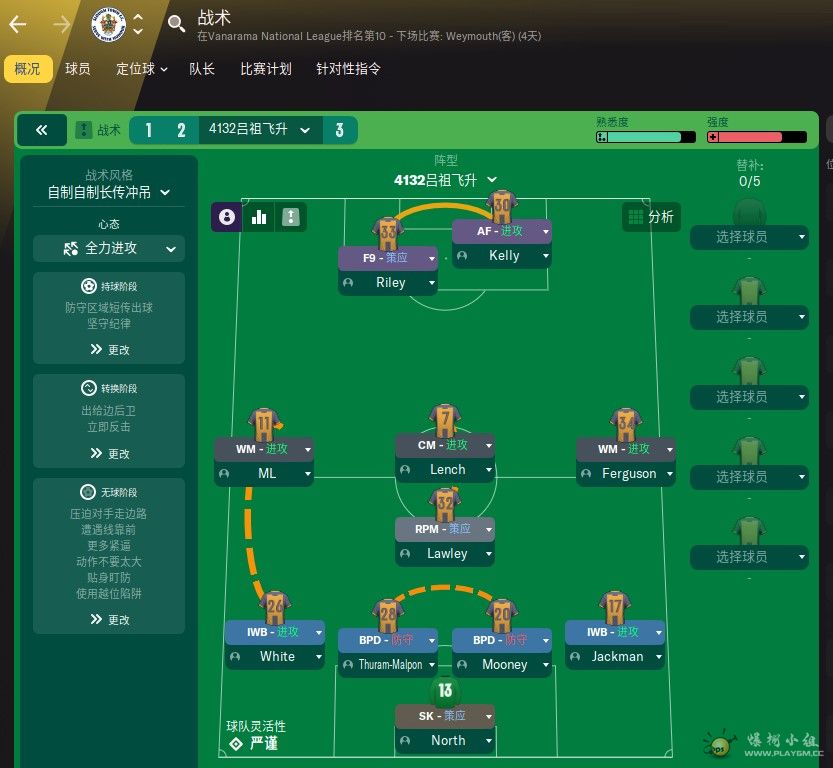Collapse the panel with double-arrow button
This screenshot has width=833, height=768.
pos(42,130)
